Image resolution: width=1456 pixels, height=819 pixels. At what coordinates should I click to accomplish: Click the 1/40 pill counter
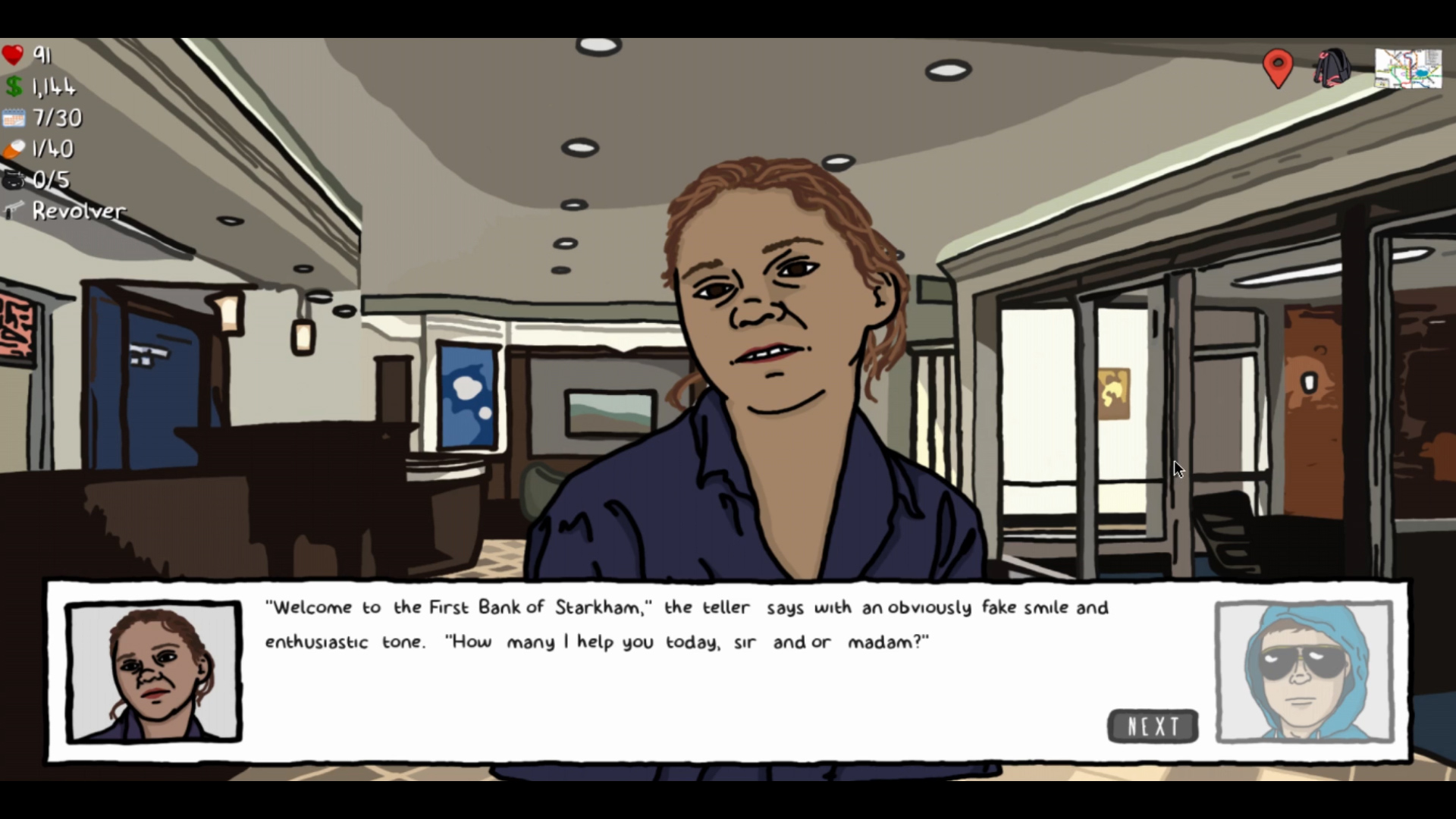click(52, 149)
